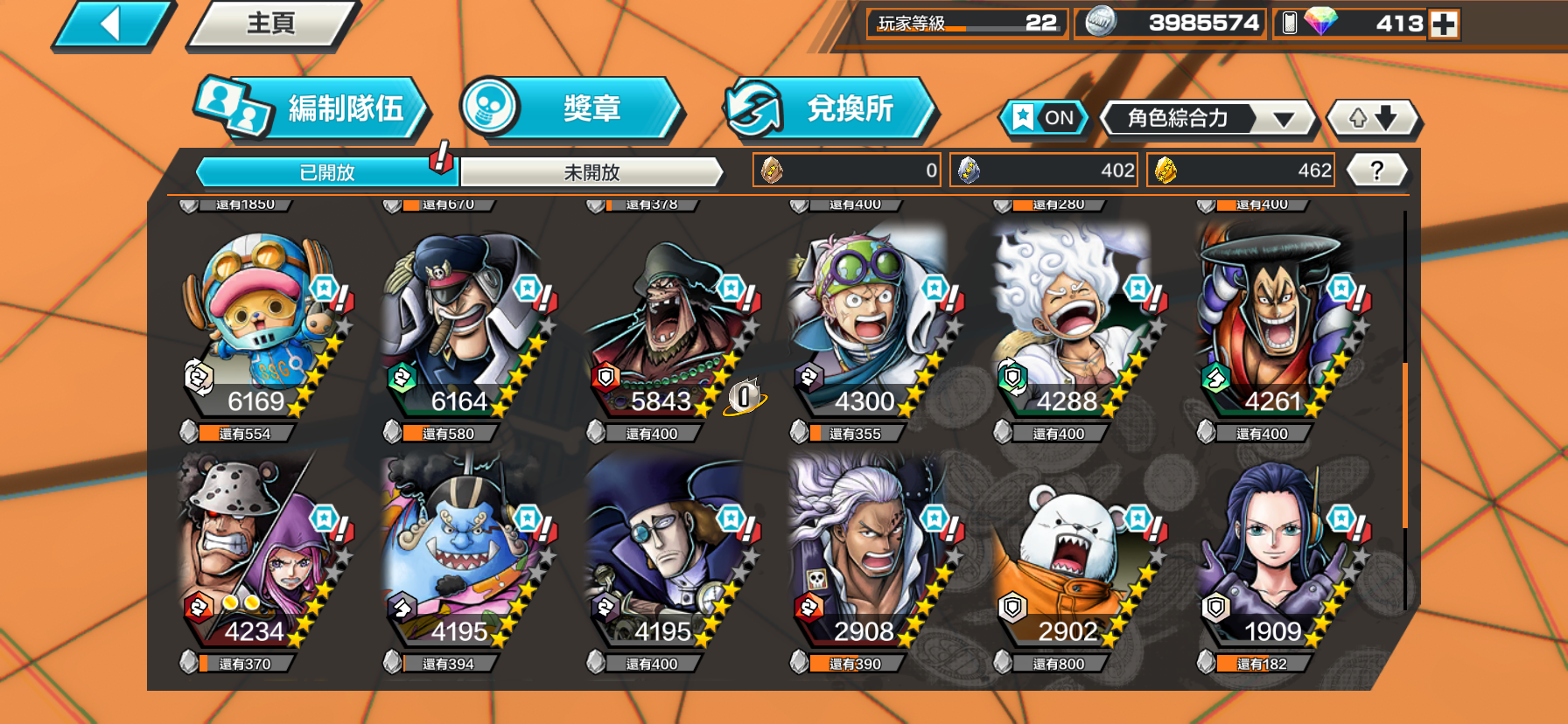The width and height of the screenshot is (1568, 724).
Task: Go back with the arrow button
Action: [x=112, y=24]
